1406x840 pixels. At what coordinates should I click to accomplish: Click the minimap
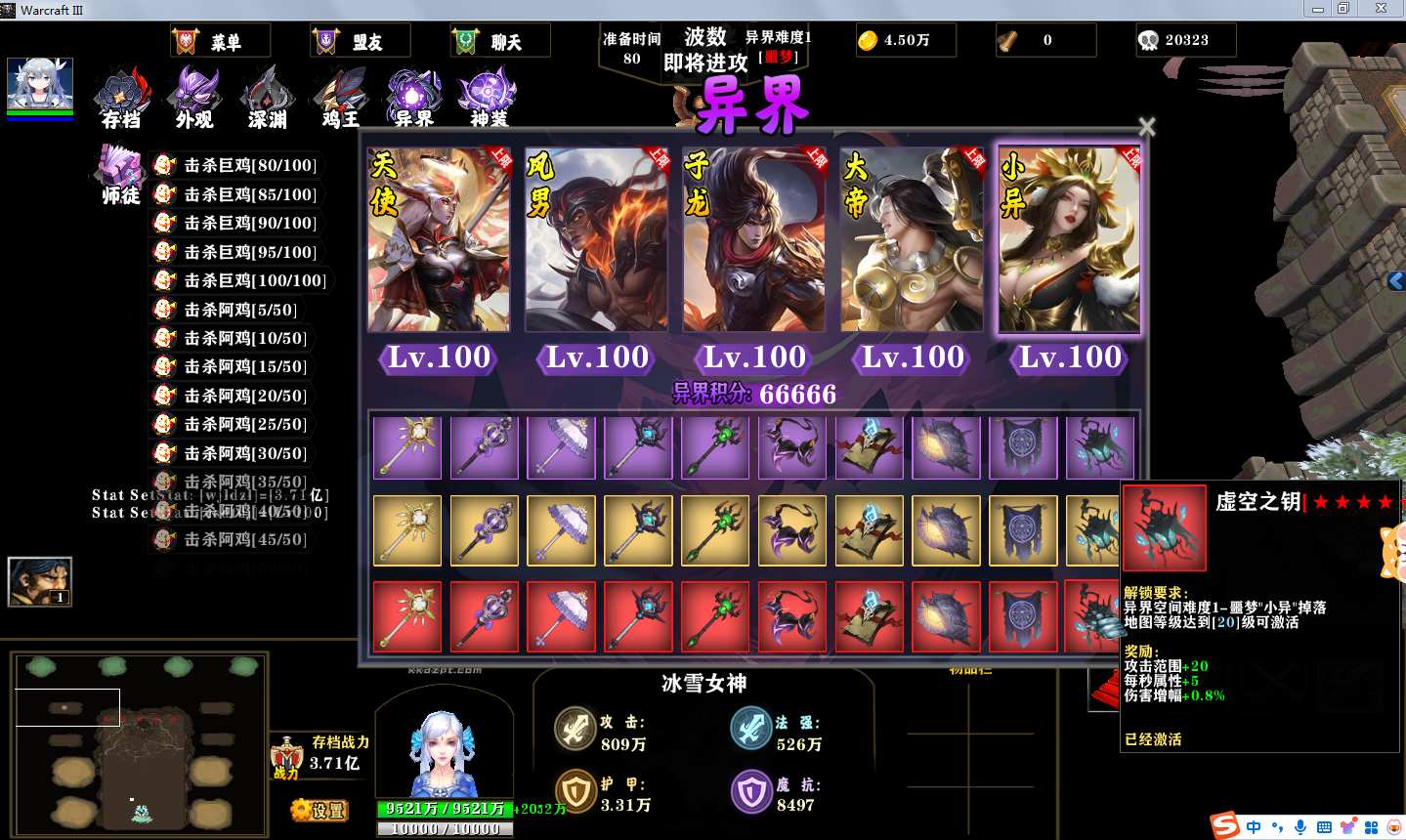pyautogui.click(x=140, y=744)
